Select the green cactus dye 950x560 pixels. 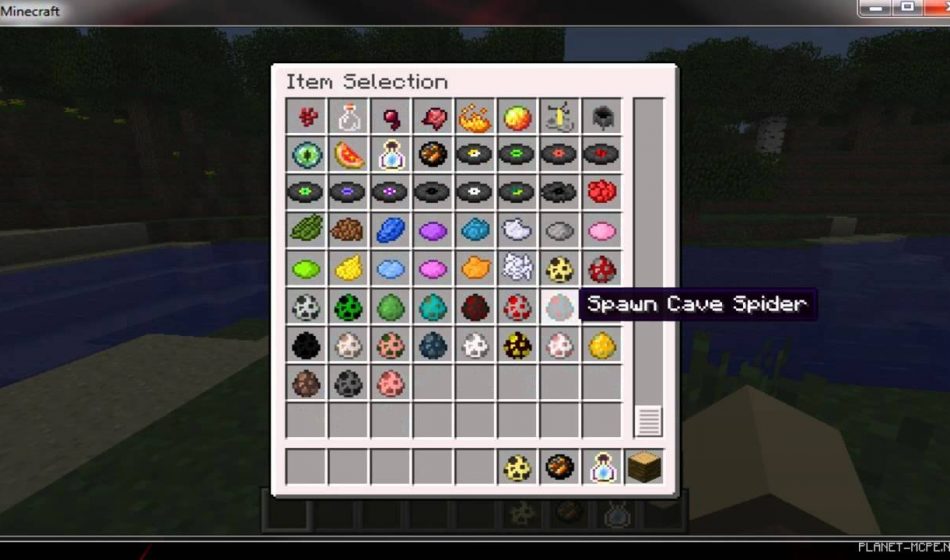point(307,230)
